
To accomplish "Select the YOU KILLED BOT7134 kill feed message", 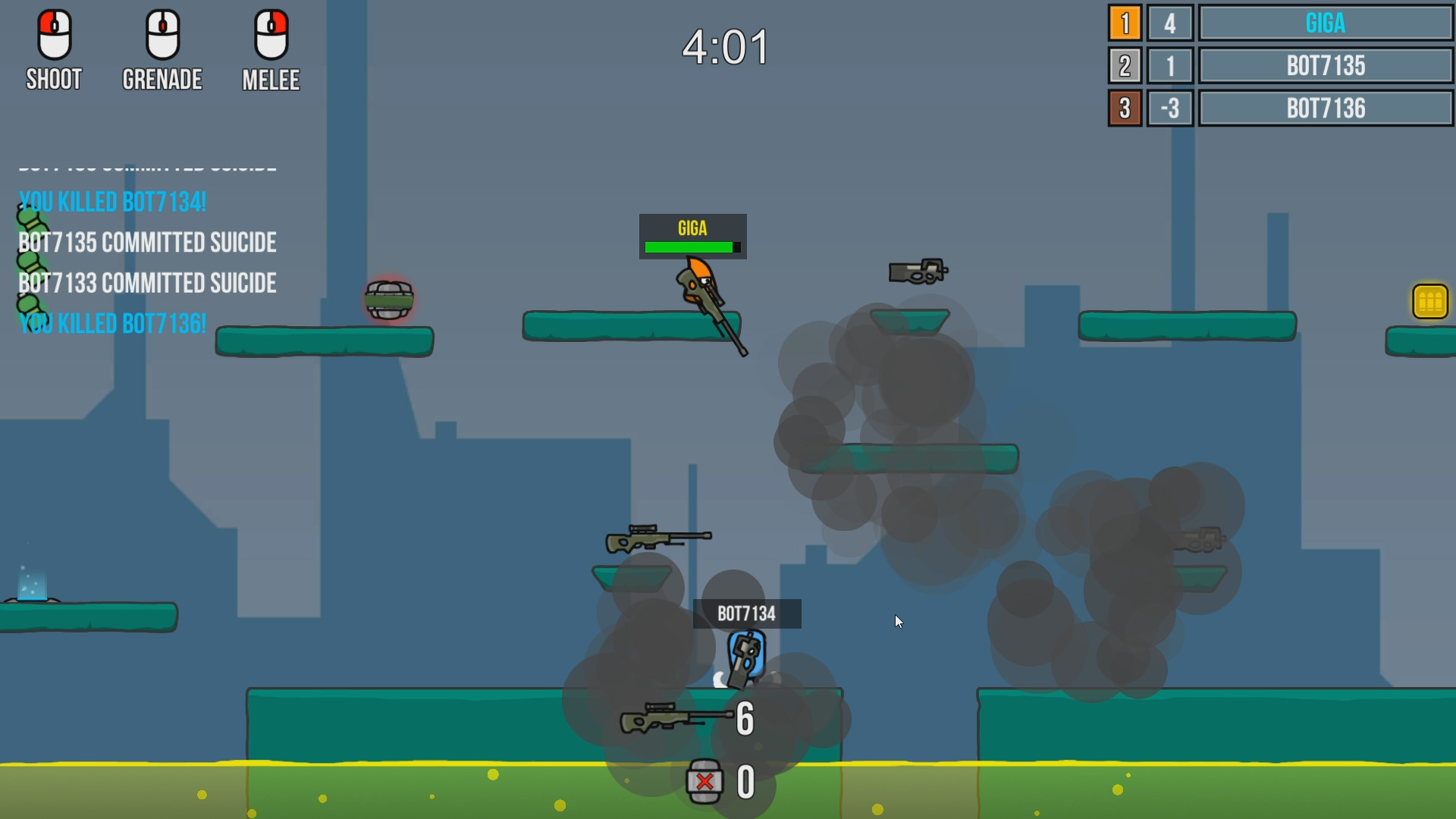I will [x=111, y=202].
